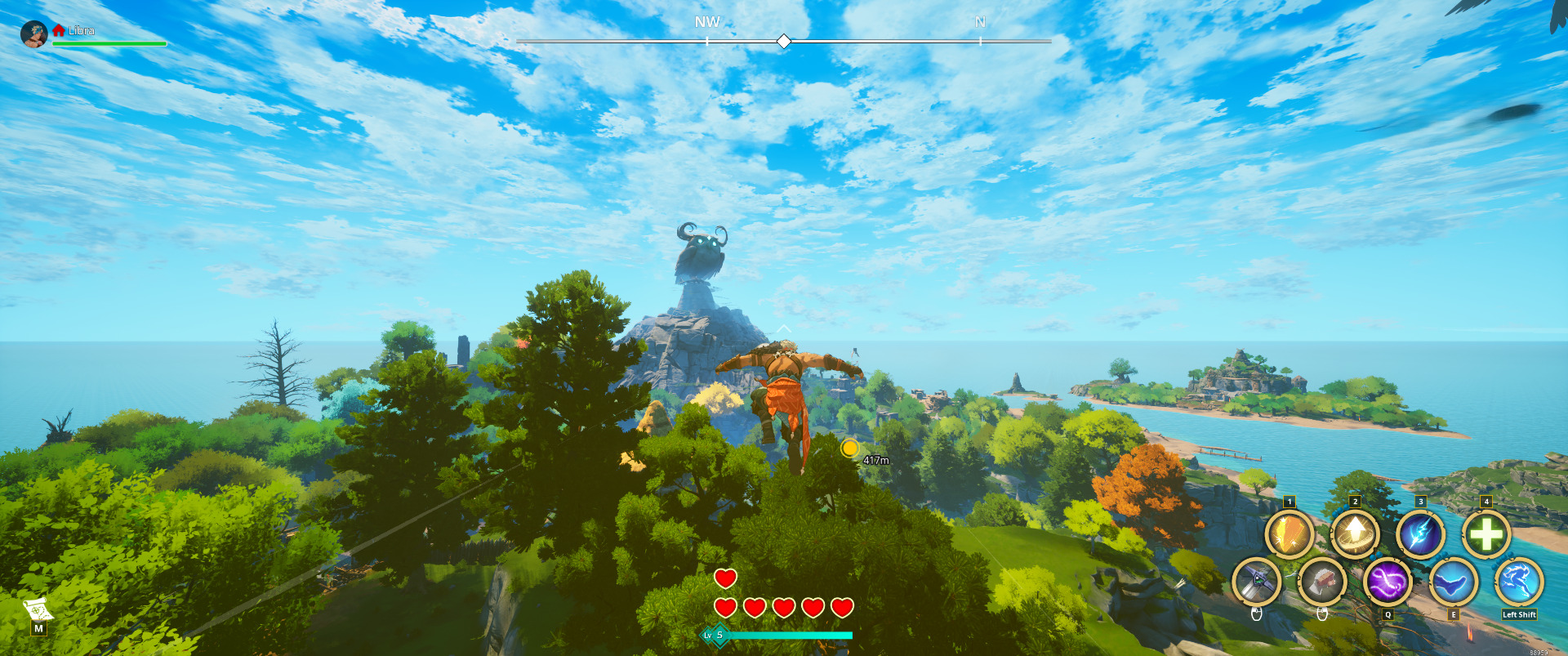Click the compass heading diamond marker
This screenshot has width=1568, height=656.
pos(783,41)
